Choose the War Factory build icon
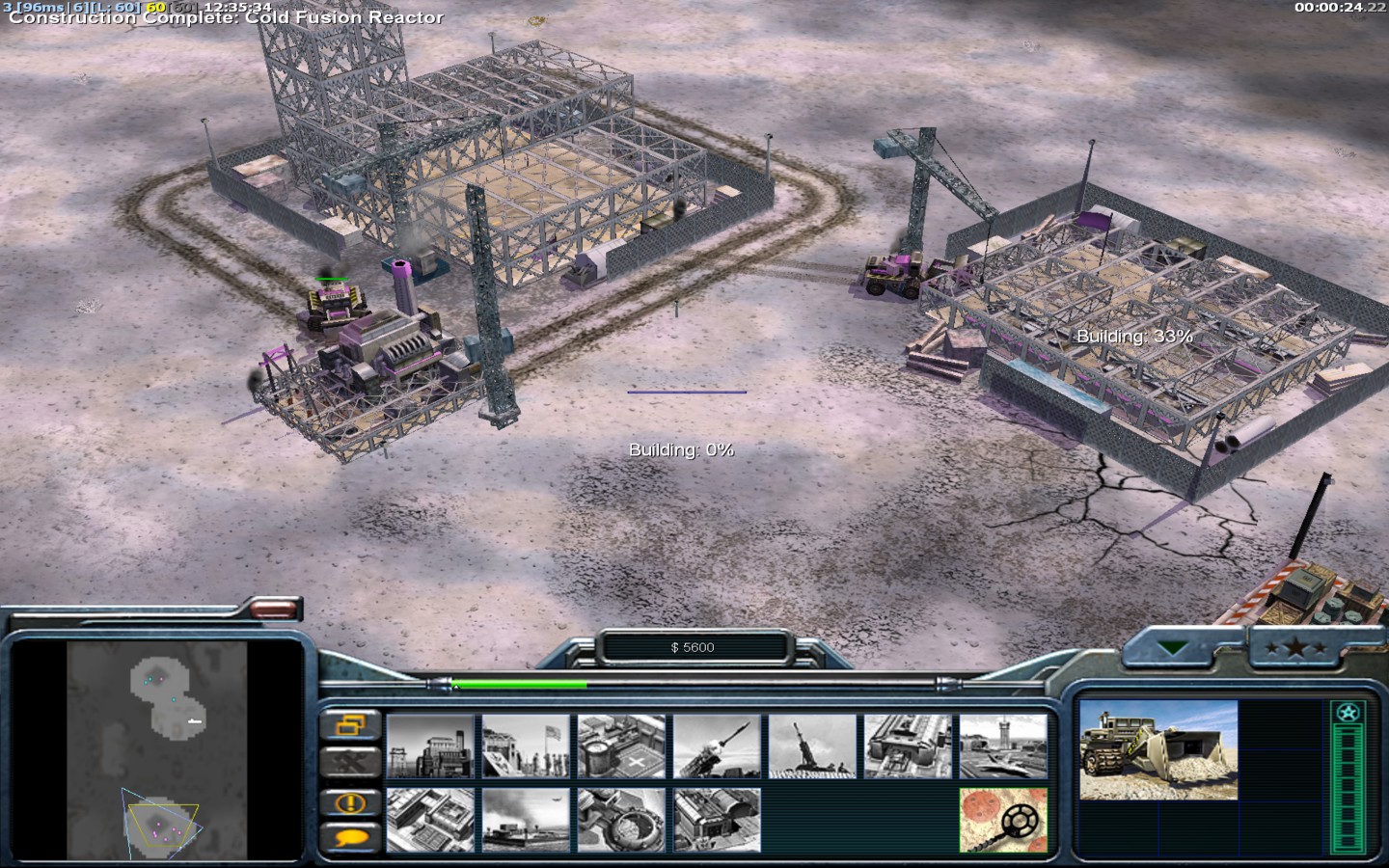The width and height of the screenshot is (1389, 868). (x=908, y=746)
